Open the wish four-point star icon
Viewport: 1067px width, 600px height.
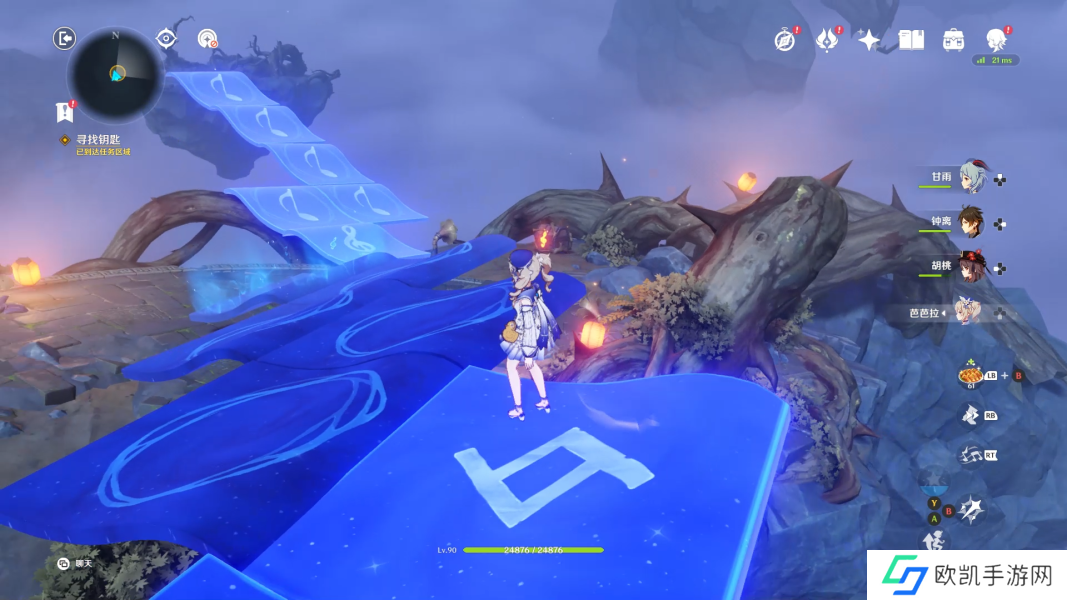click(x=869, y=39)
